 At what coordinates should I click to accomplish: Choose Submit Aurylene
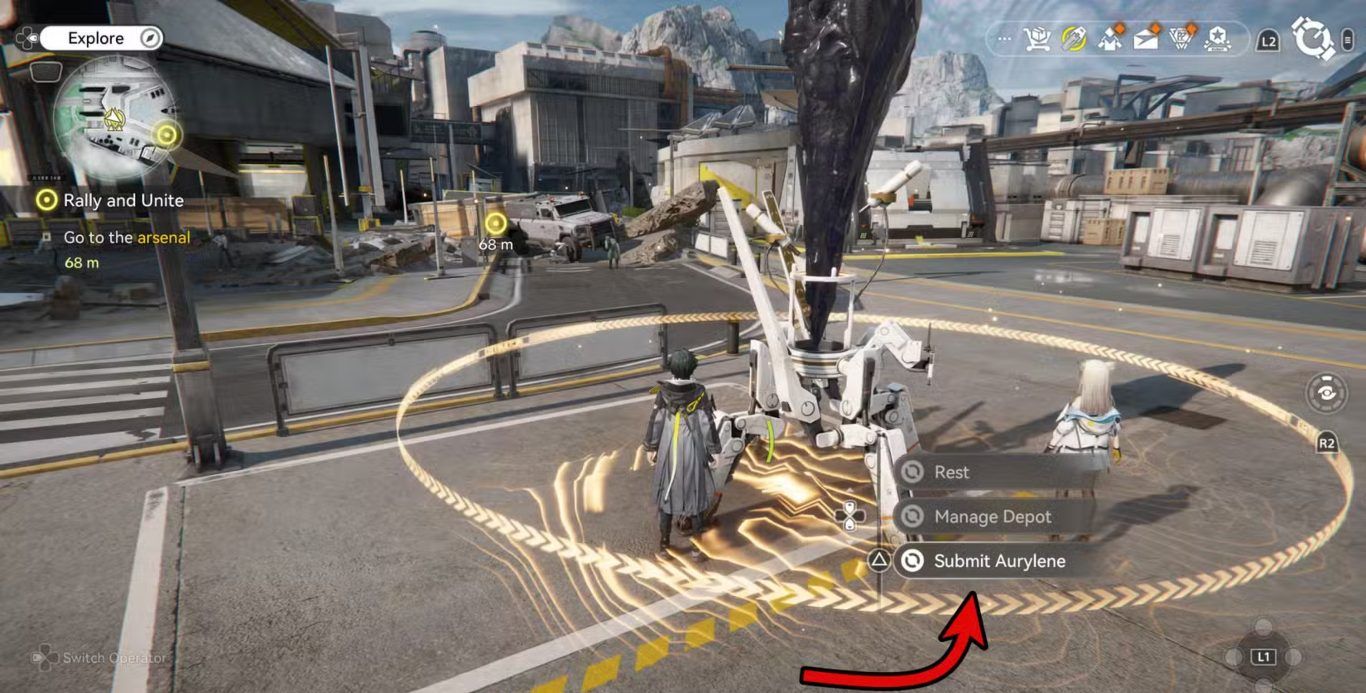[x=997, y=561]
